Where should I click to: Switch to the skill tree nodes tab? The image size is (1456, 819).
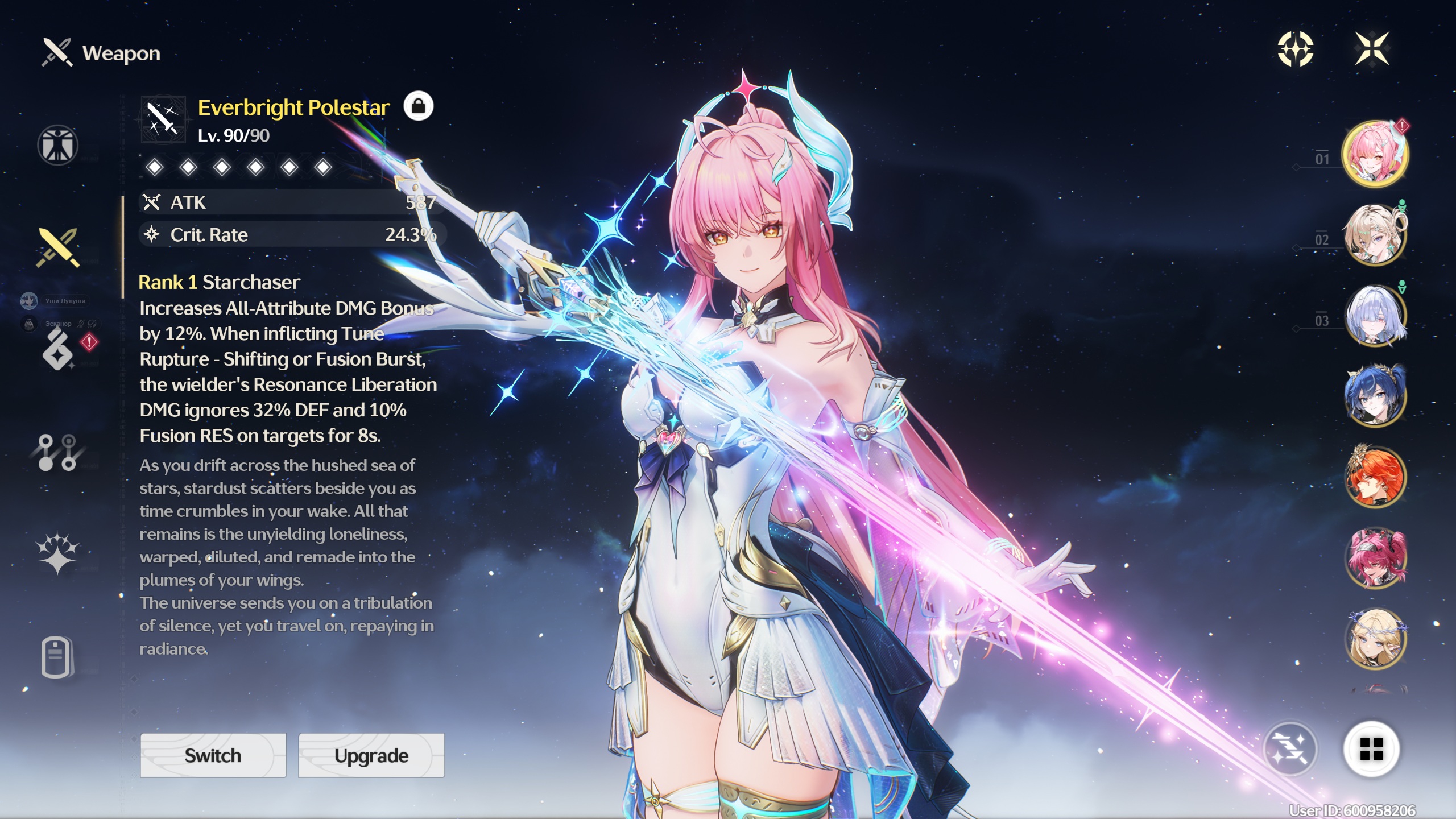(x=57, y=453)
